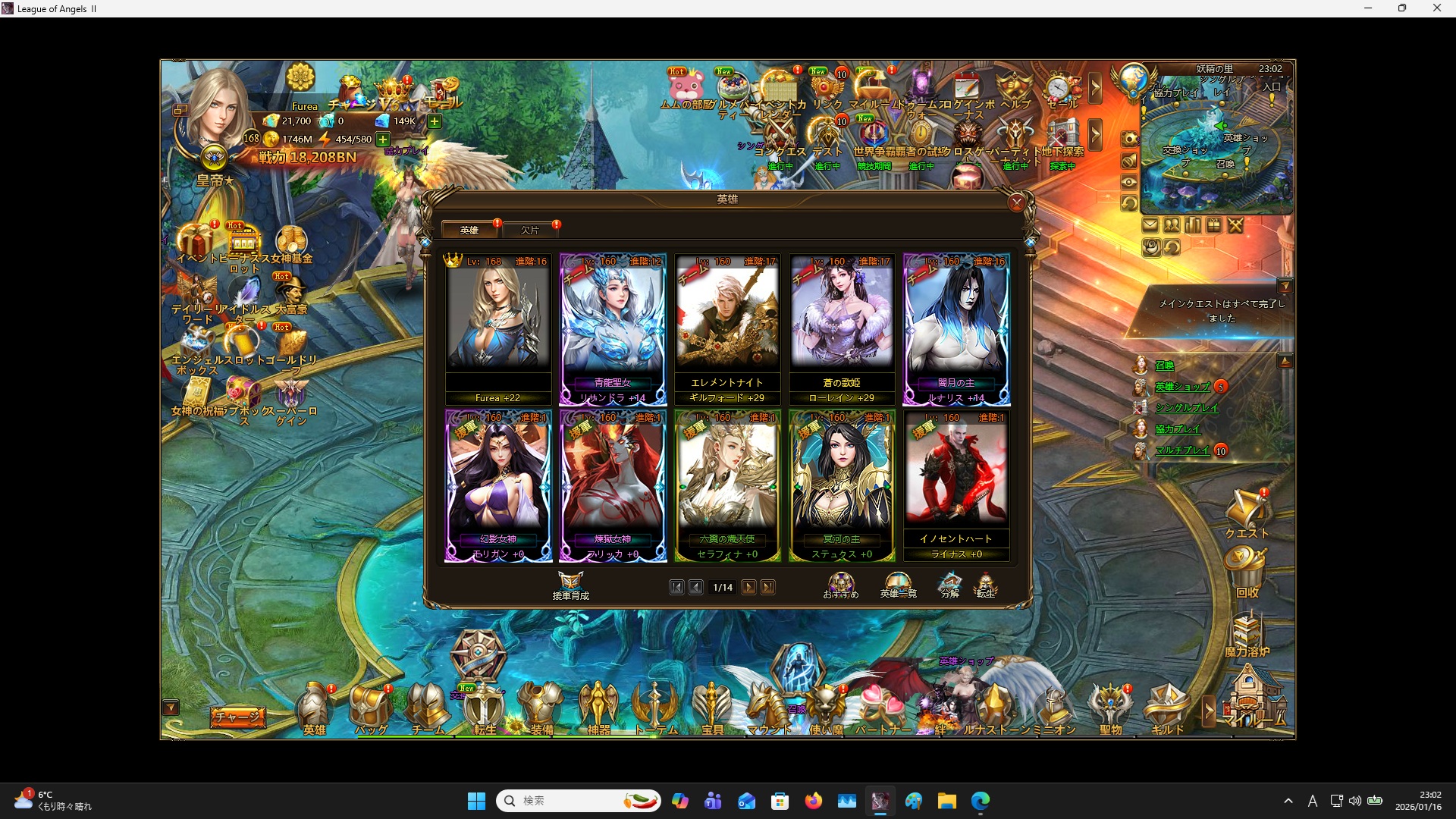Collapse the summon shortcut list with its arrow

pyautogui.click(x=1285, y=362)
